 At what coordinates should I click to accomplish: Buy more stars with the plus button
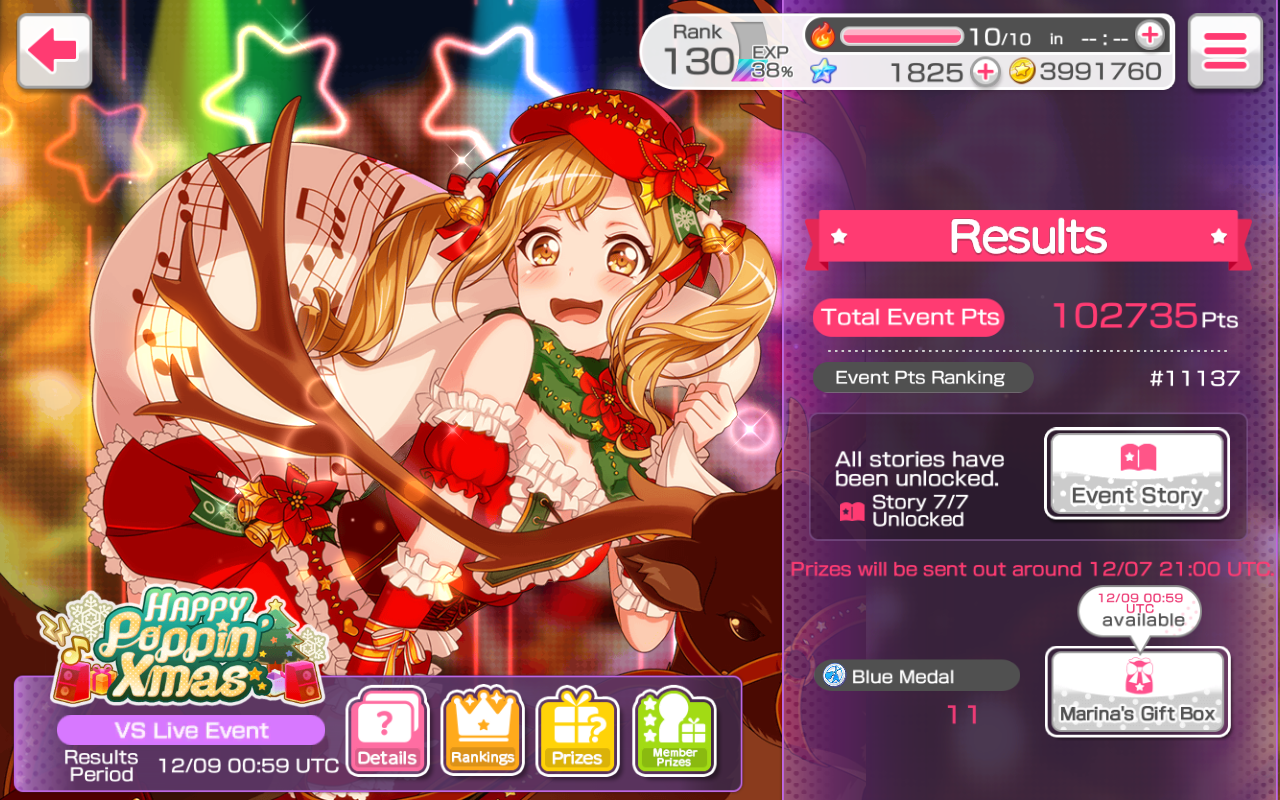tap(985, 71)
